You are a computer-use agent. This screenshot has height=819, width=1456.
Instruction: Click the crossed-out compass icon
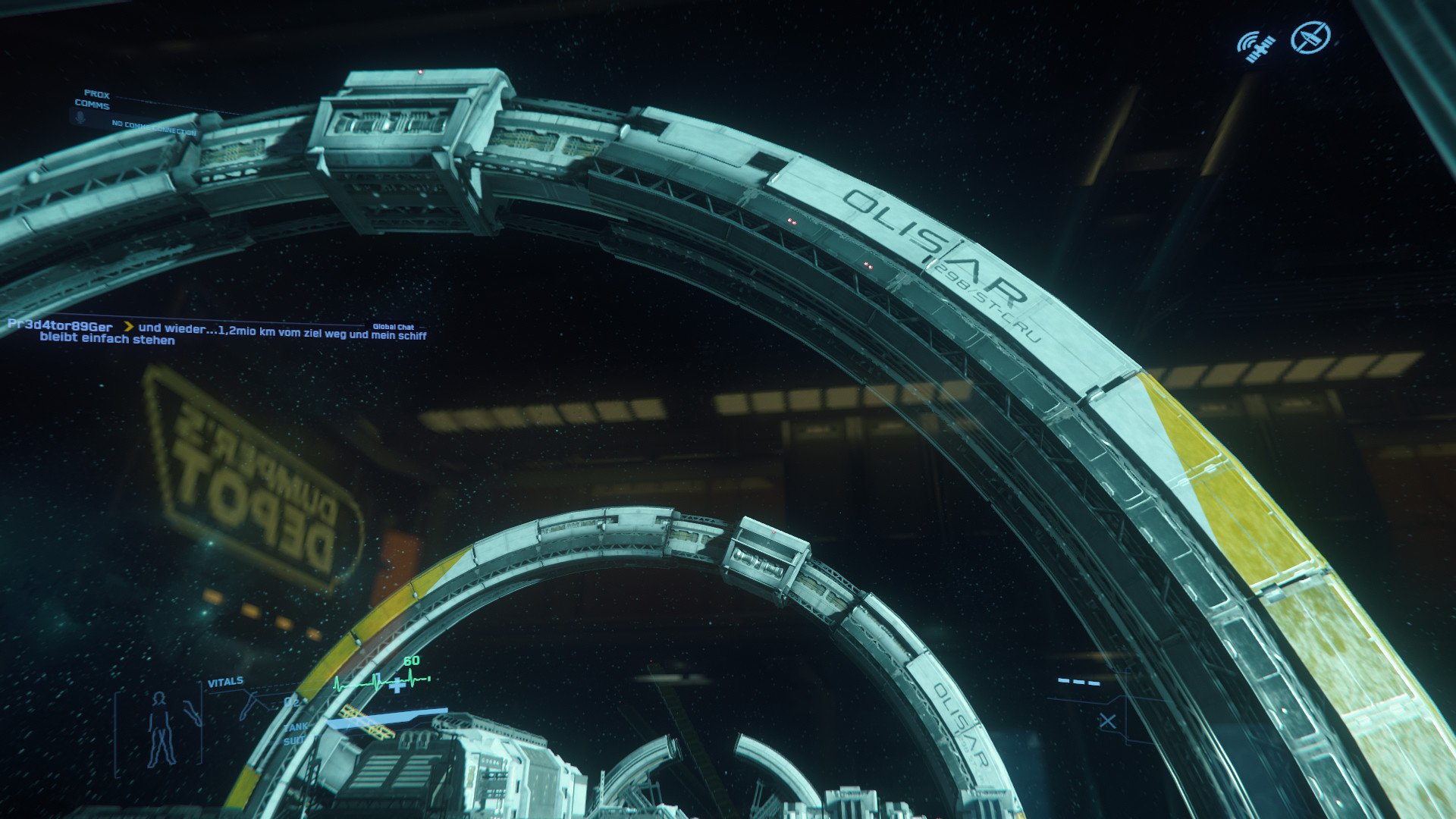(x=1310, y=37)
